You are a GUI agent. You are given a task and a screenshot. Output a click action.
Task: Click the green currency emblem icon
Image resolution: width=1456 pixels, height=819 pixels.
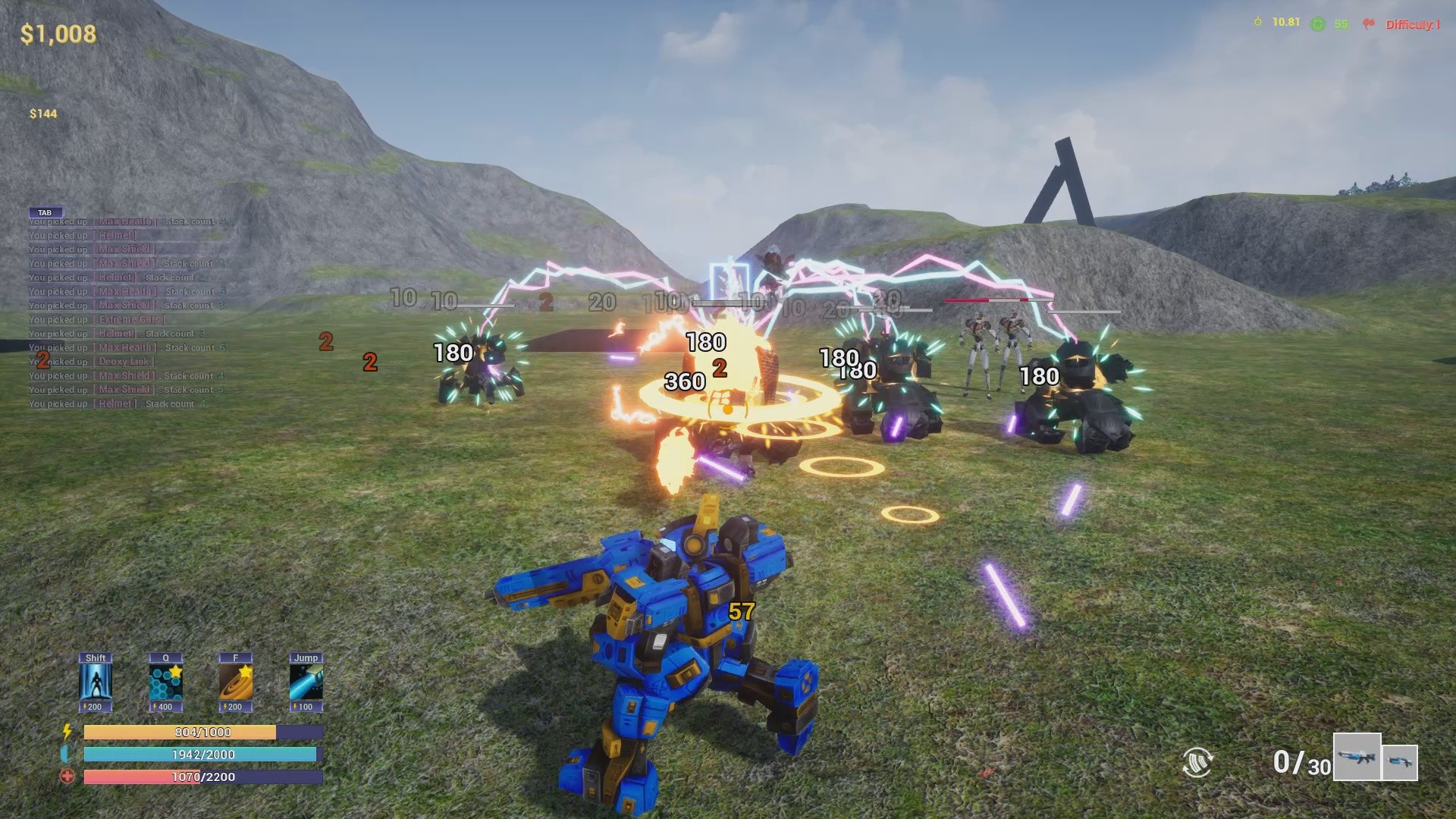1317,24
